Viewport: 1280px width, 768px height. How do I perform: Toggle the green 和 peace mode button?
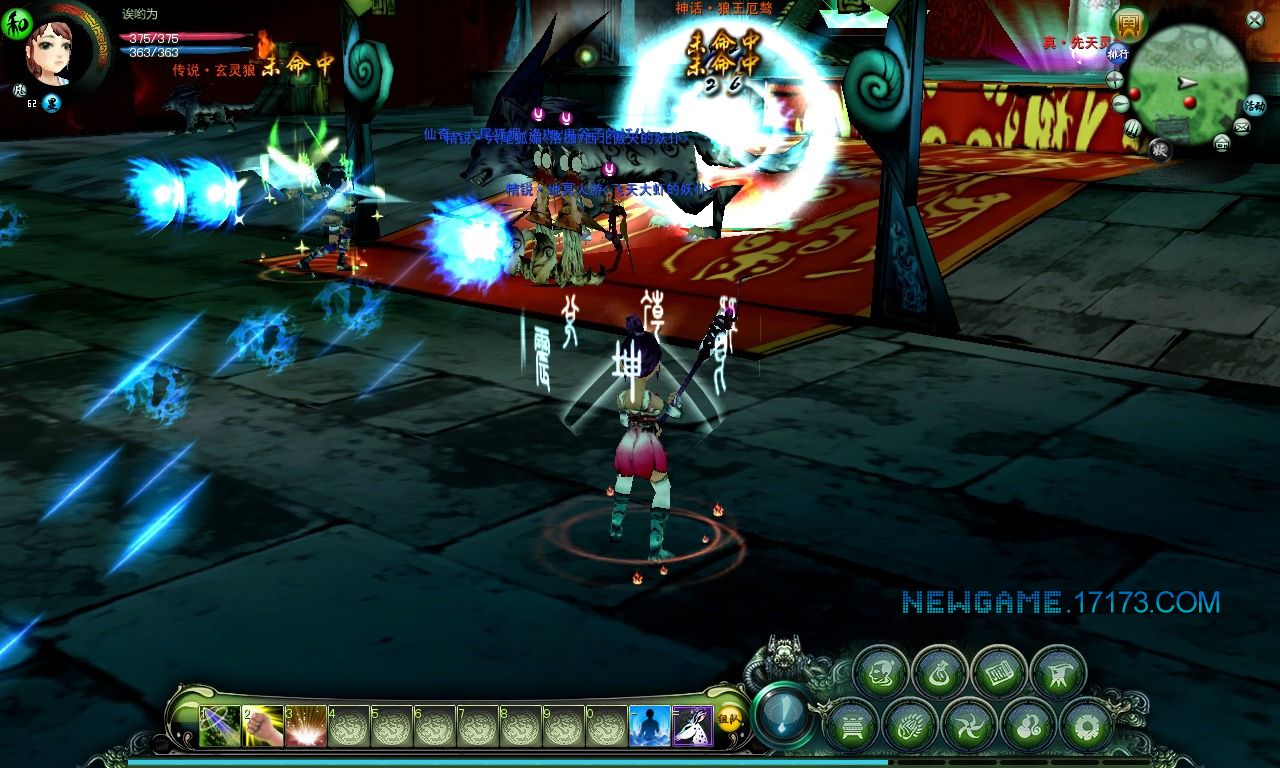(x=15, y=22)
